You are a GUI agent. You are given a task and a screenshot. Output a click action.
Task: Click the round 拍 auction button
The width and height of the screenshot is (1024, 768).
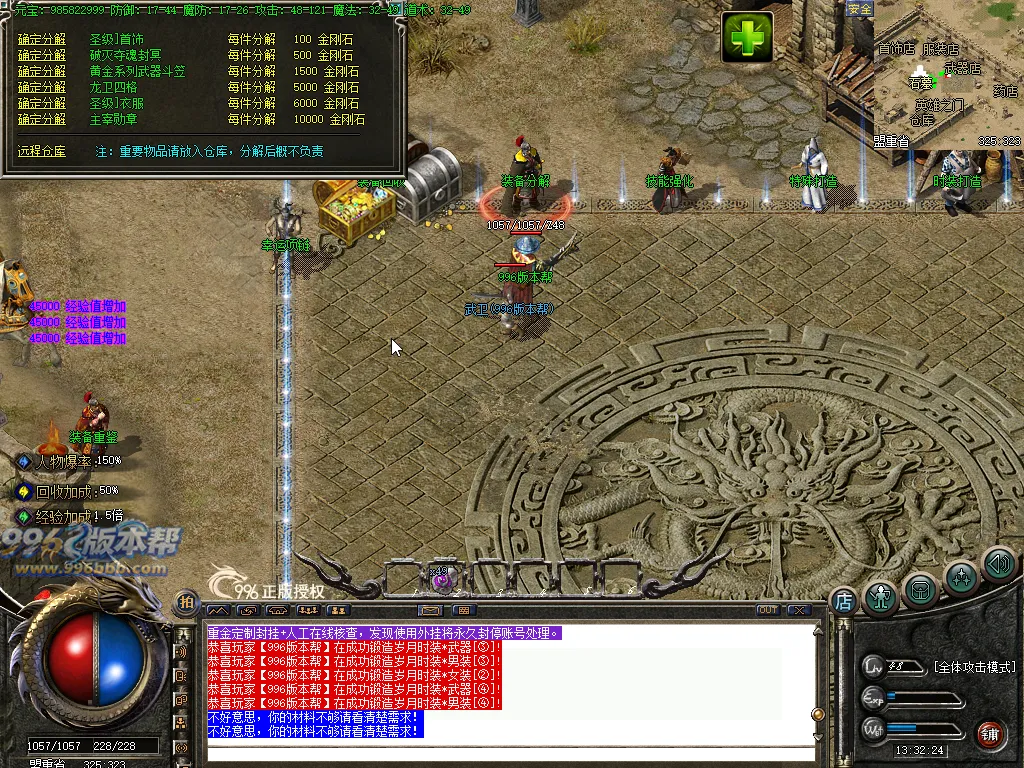tap(186, 602)
